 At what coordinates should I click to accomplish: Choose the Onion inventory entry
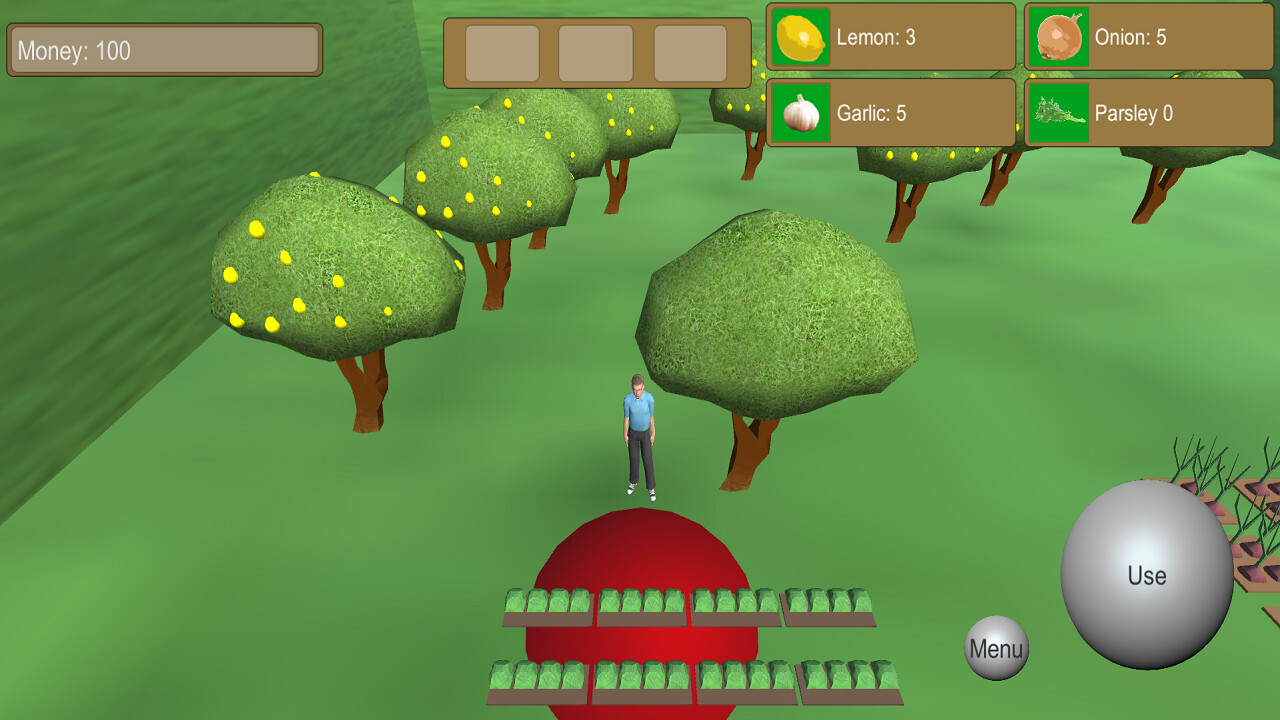click(x=1148, y=38)
